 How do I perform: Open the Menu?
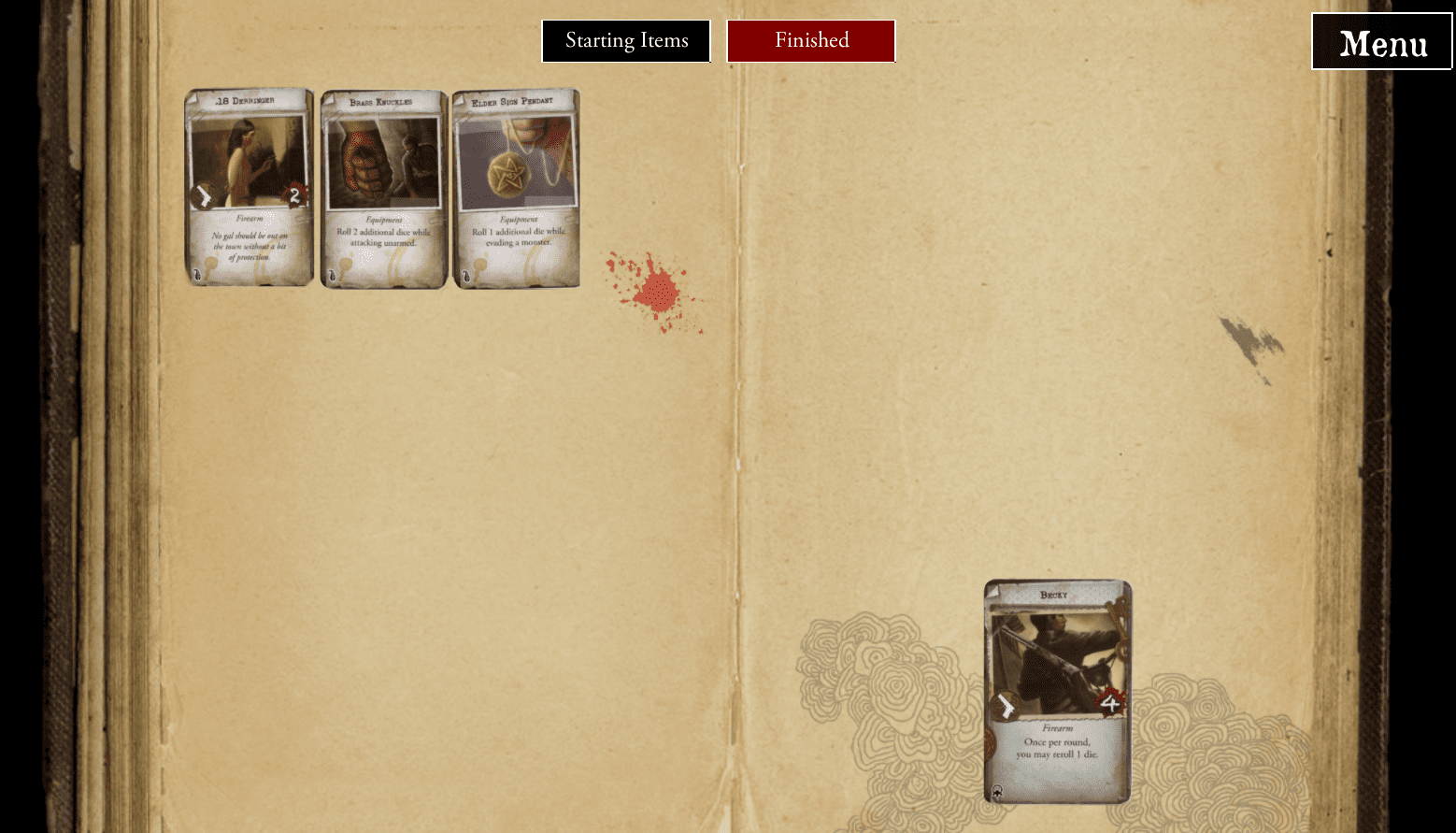click(x=1381, y=42)
